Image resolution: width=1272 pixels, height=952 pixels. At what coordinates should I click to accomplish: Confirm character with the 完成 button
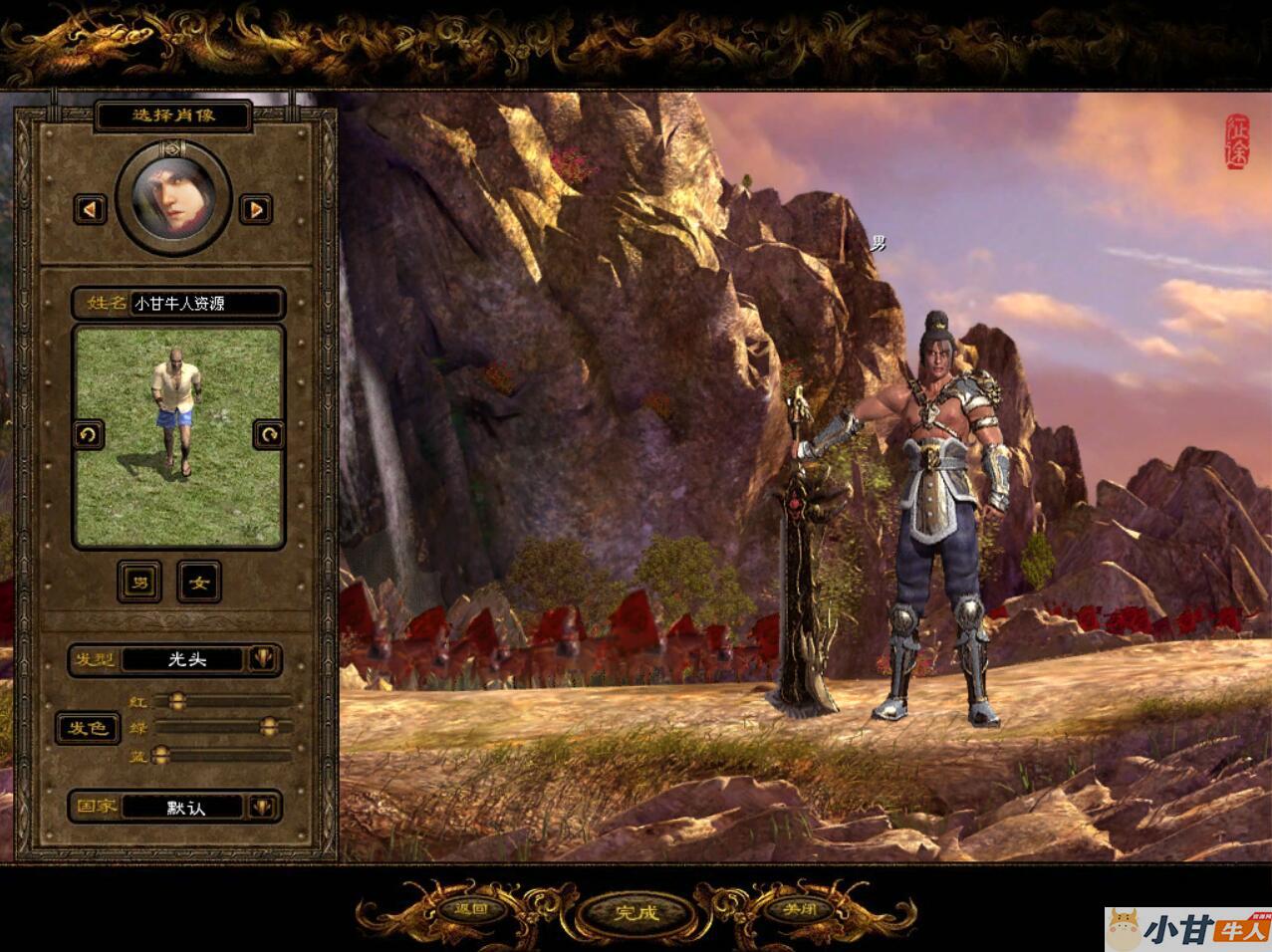coord(636,912)
